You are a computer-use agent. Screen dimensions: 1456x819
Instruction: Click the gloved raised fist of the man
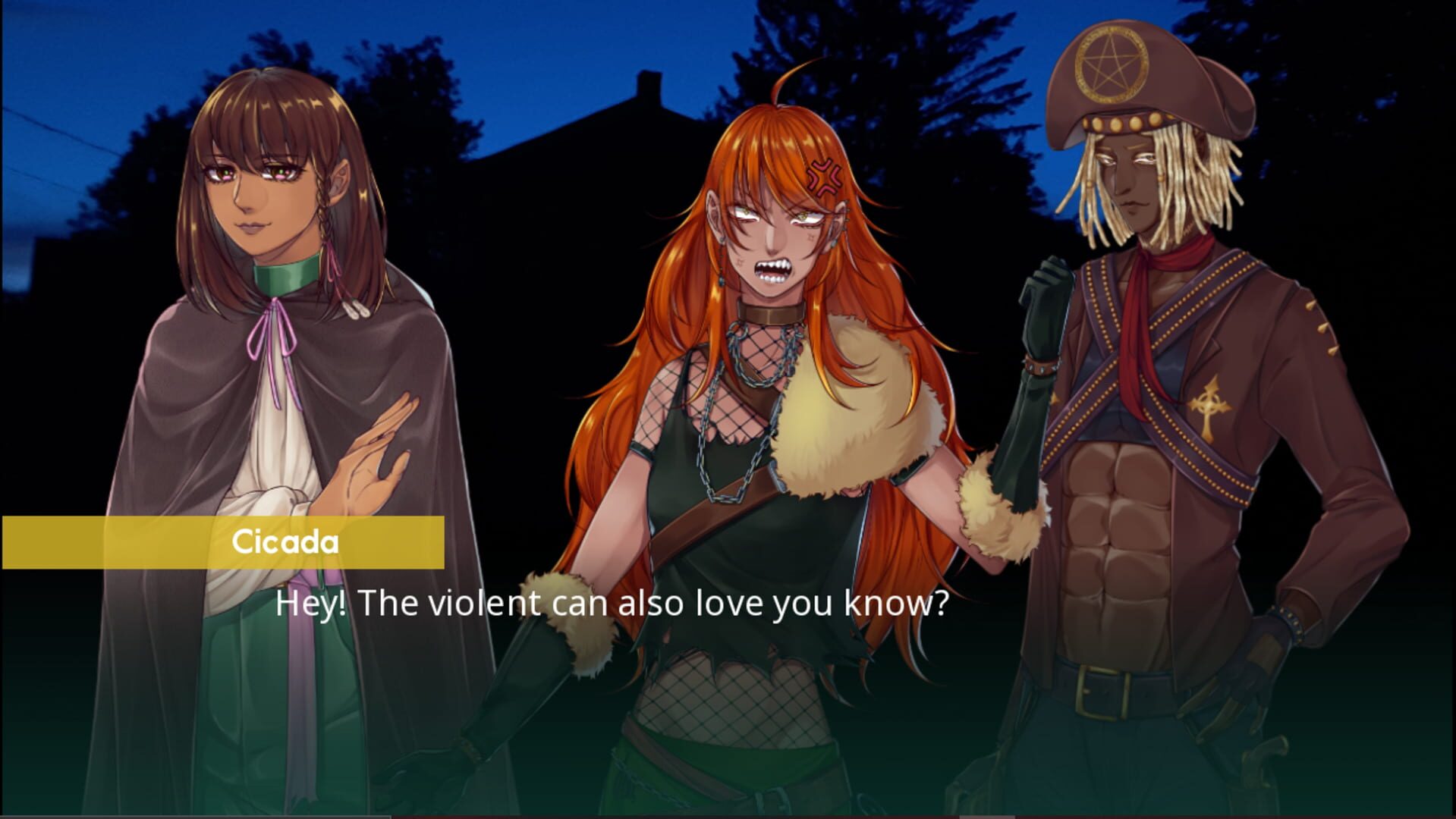point(1046,296)
